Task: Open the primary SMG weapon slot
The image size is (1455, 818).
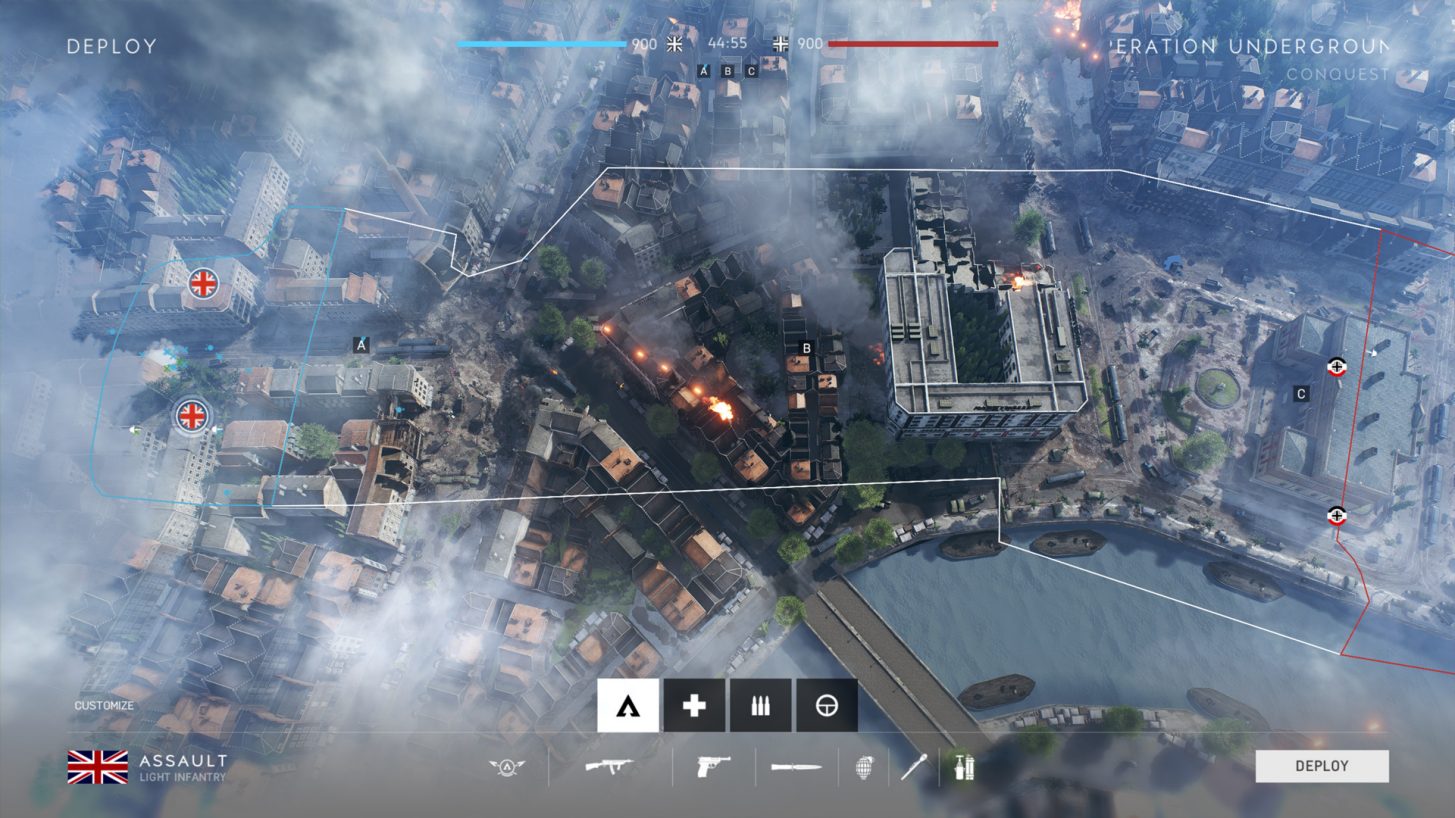Action: [x=610, y=768]
